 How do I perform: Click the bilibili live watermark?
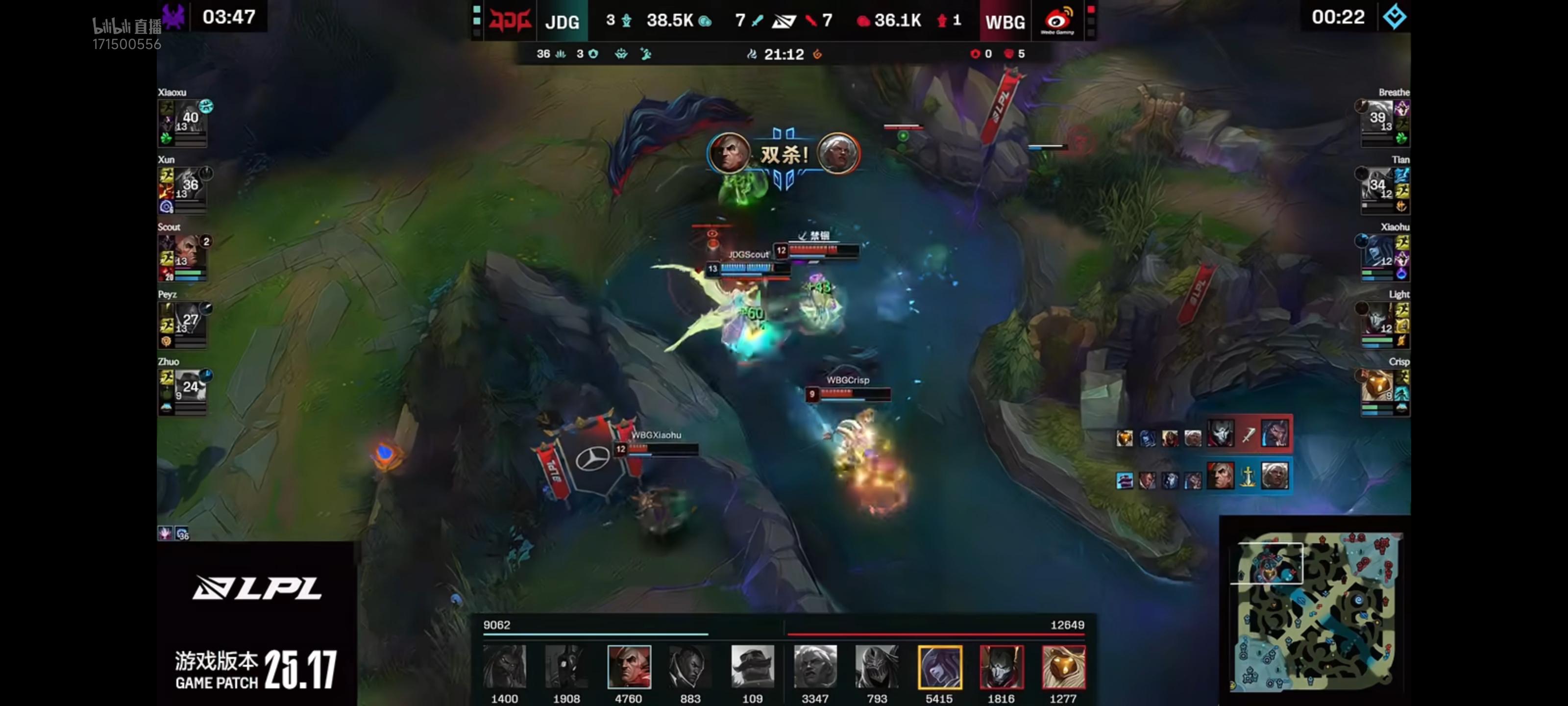pyautogui.click(x=126, y=26)
